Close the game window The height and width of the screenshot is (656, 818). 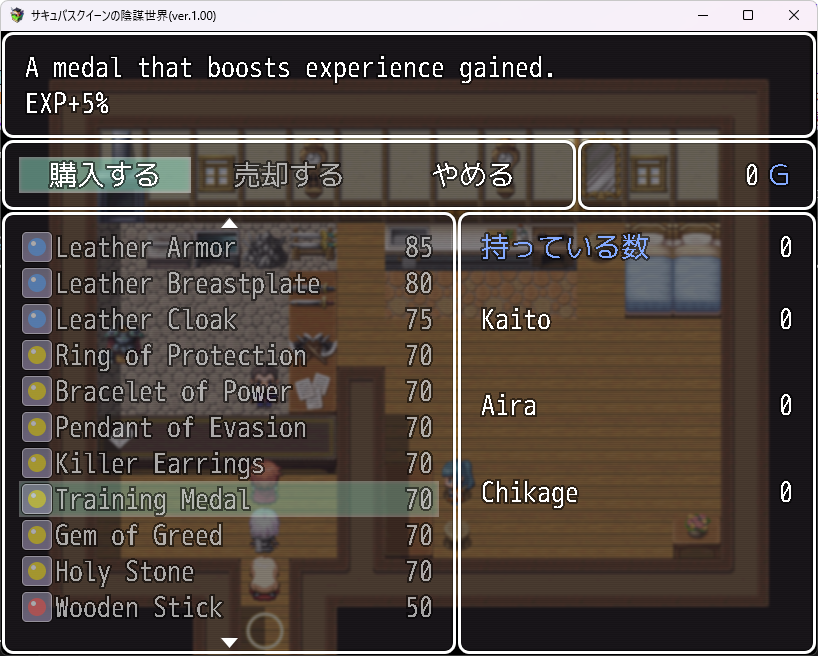tap(794, 16)
